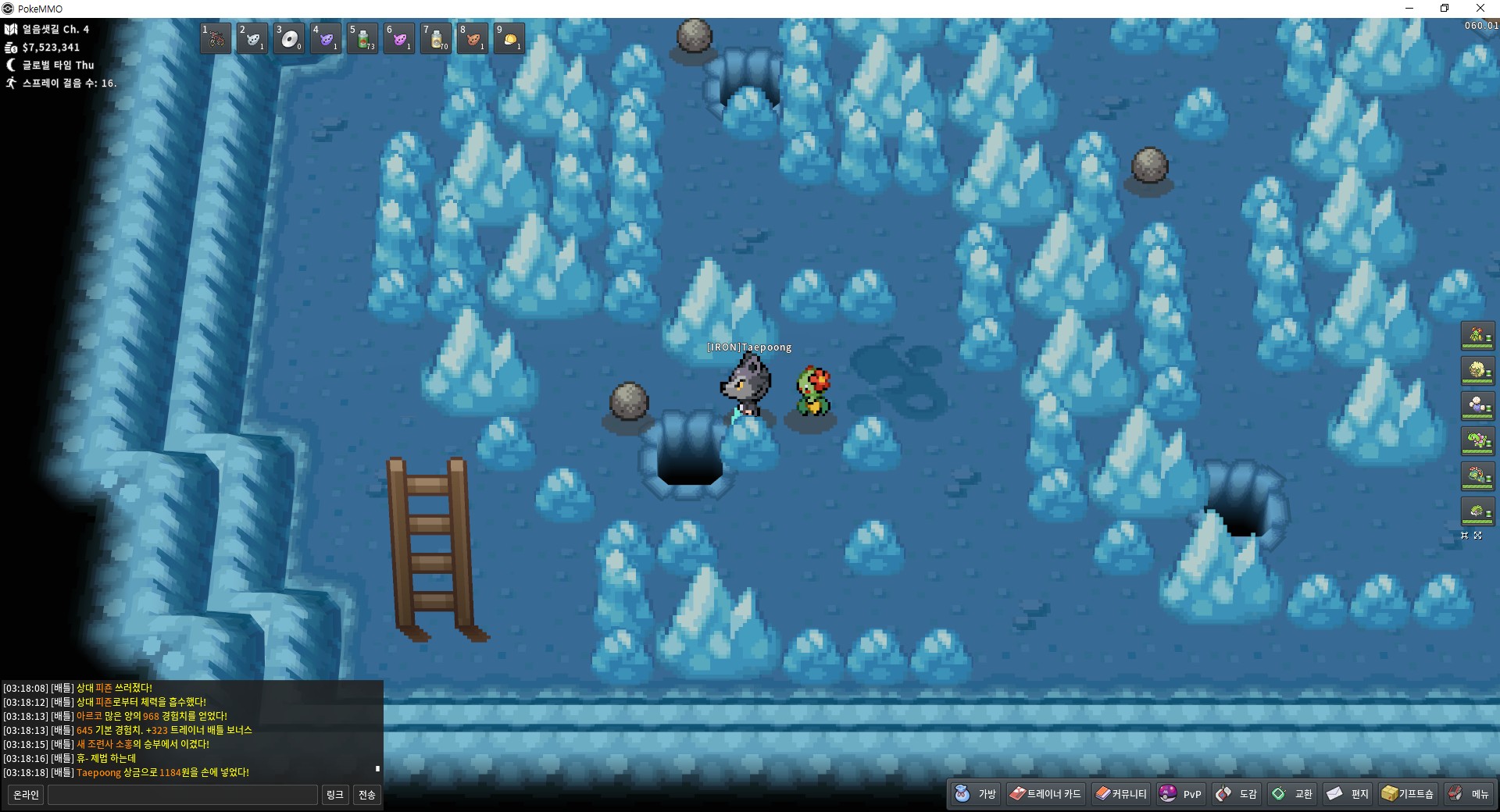Open the 교환 trade window
The height and width of the screenshot is (812, 1500).
[x=1292, y=794]
